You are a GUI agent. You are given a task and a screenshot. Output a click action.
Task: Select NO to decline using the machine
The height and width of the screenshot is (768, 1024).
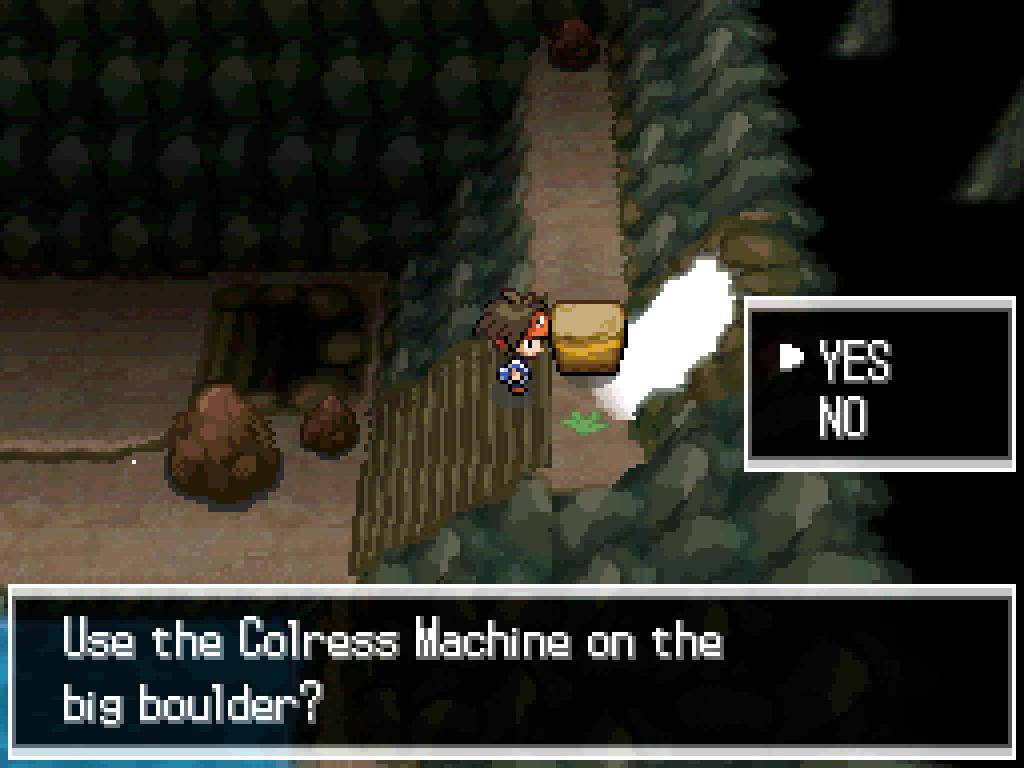click(842, 418)
